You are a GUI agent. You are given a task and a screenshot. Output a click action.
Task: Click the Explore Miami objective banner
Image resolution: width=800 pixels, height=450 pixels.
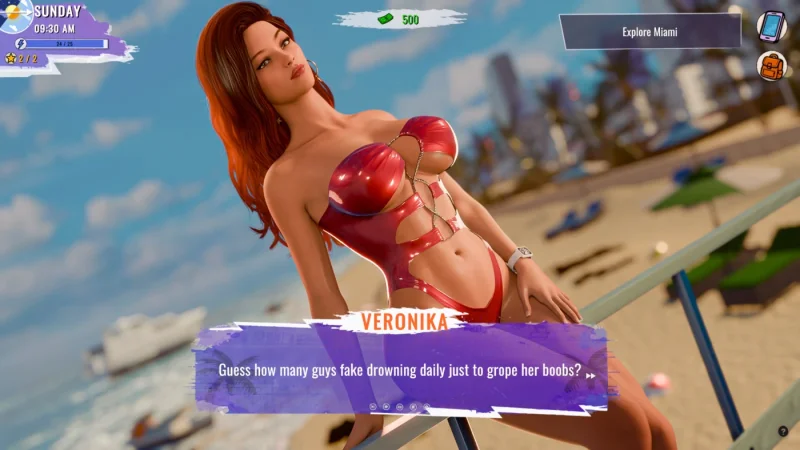pos(650,32)
